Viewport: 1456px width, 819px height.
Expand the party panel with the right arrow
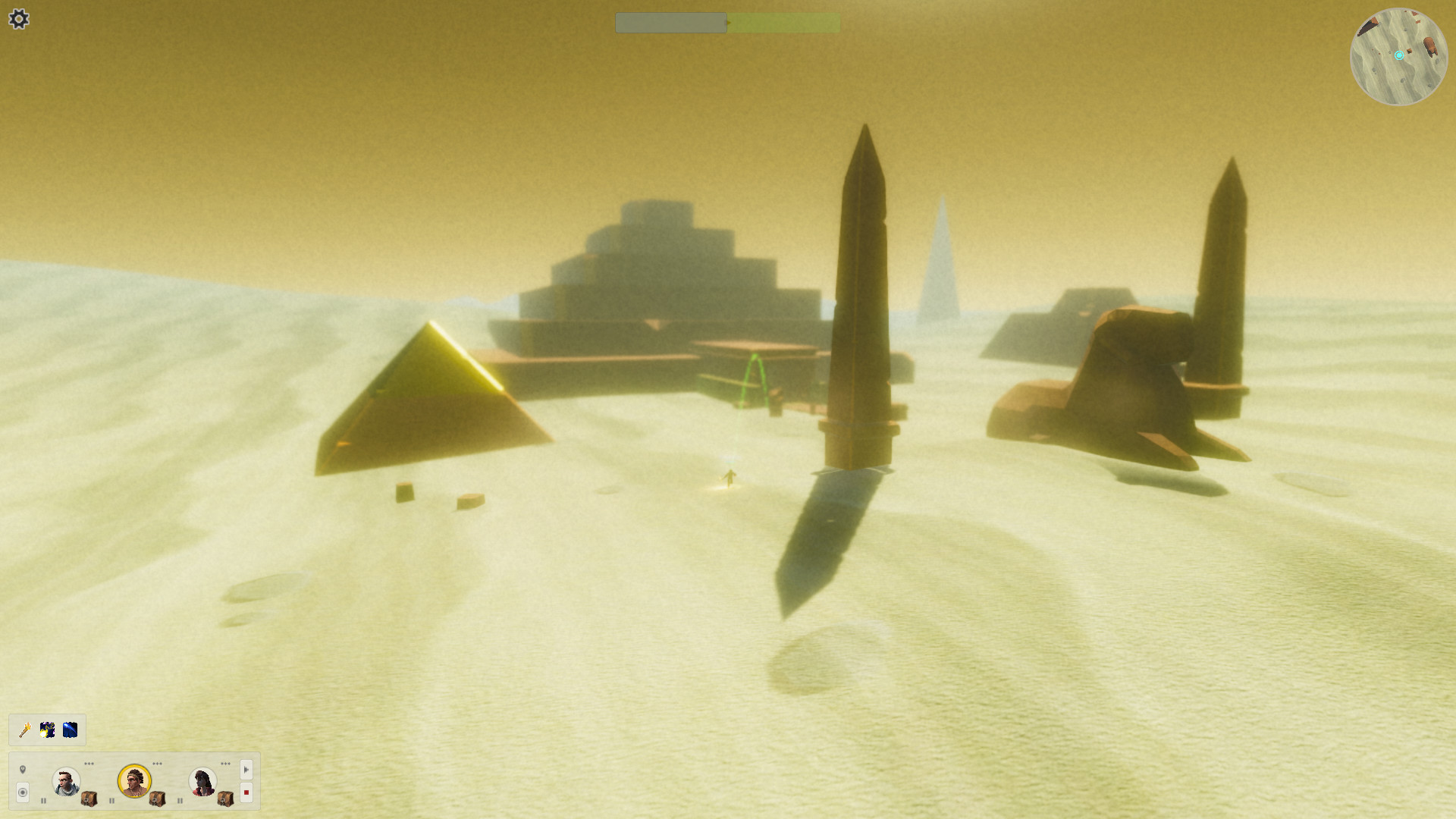[246, 769]
